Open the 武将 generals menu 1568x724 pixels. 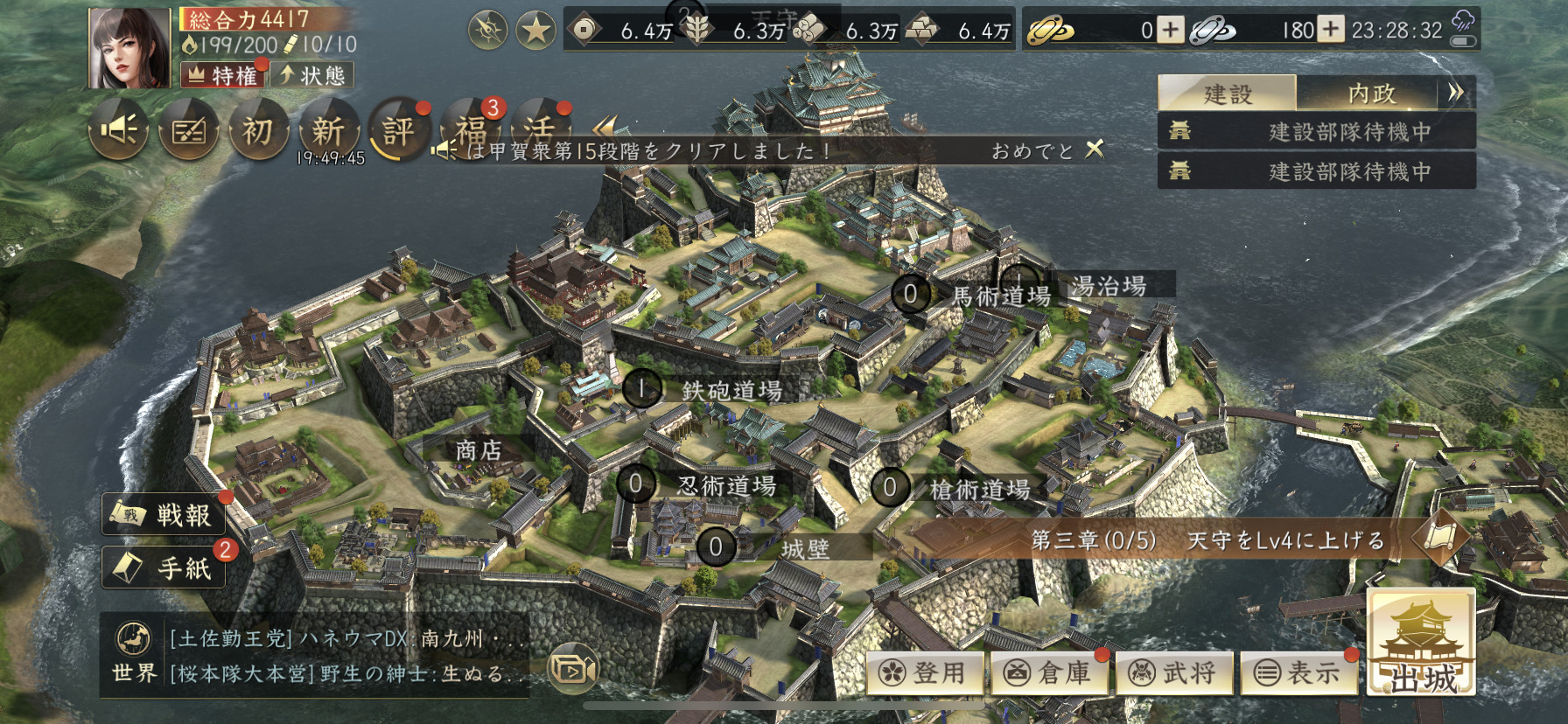coord(1176,672)
